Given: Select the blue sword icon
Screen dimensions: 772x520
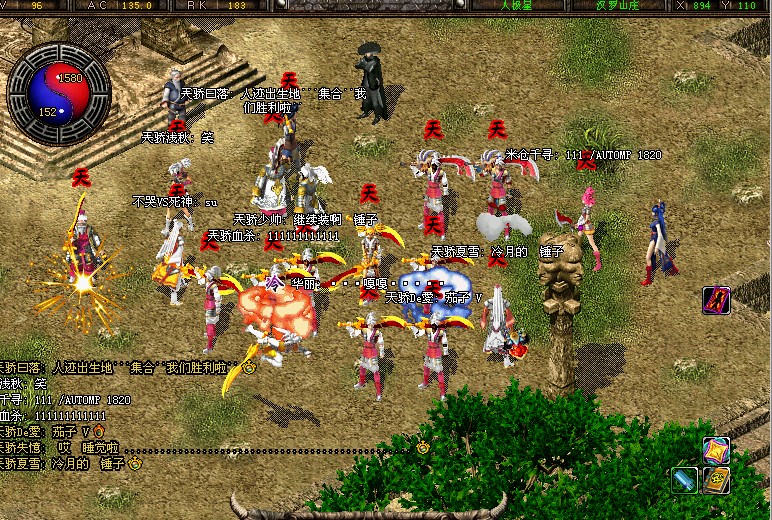Looking at the screenshot, I should (x=685, y=480).
